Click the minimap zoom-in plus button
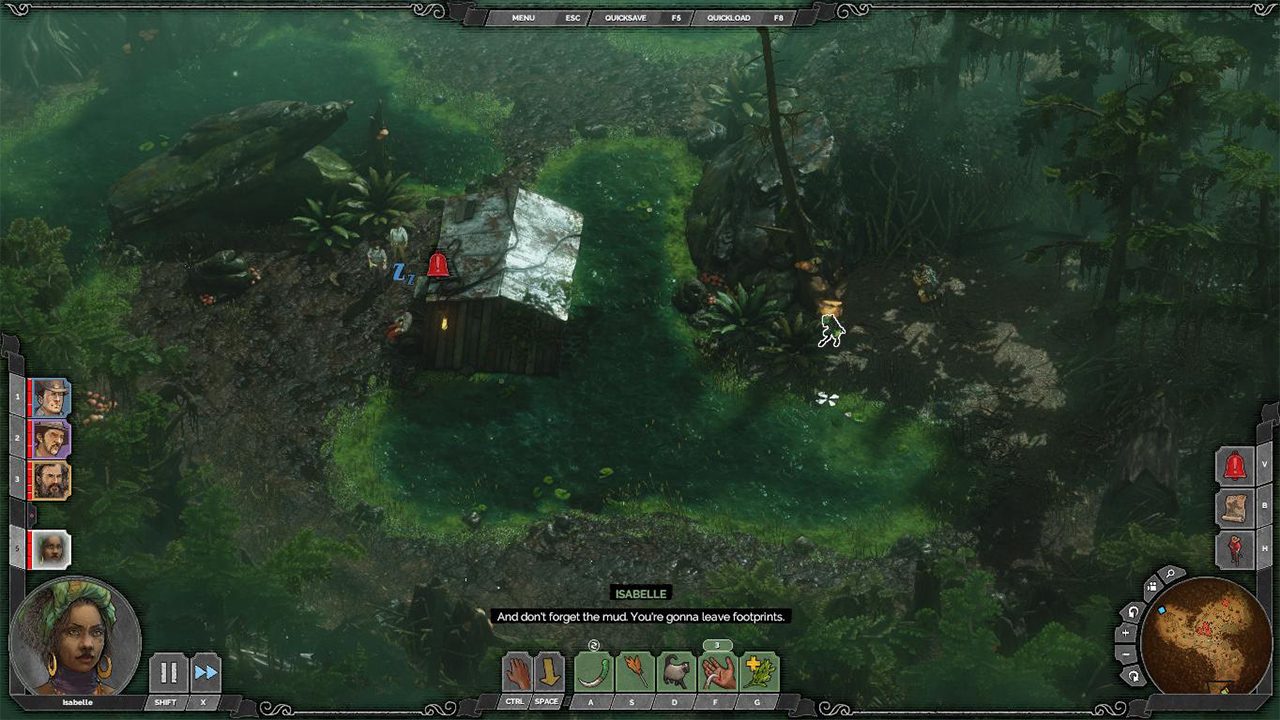The height and width of the screenshot is (720, 1280). pos(1126,633)
